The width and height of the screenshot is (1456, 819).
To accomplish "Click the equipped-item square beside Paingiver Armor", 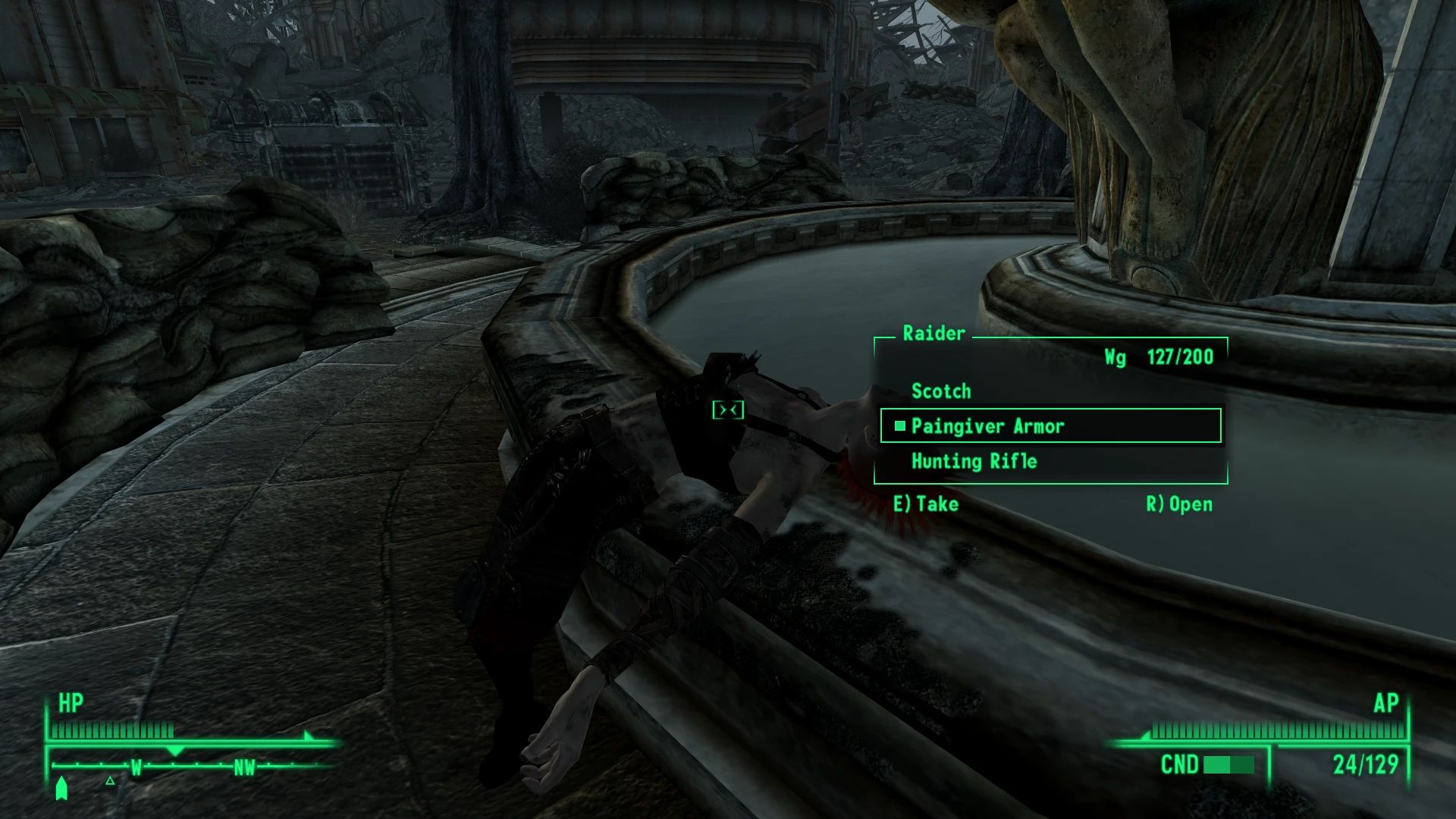I will click(x=899, y=426).
